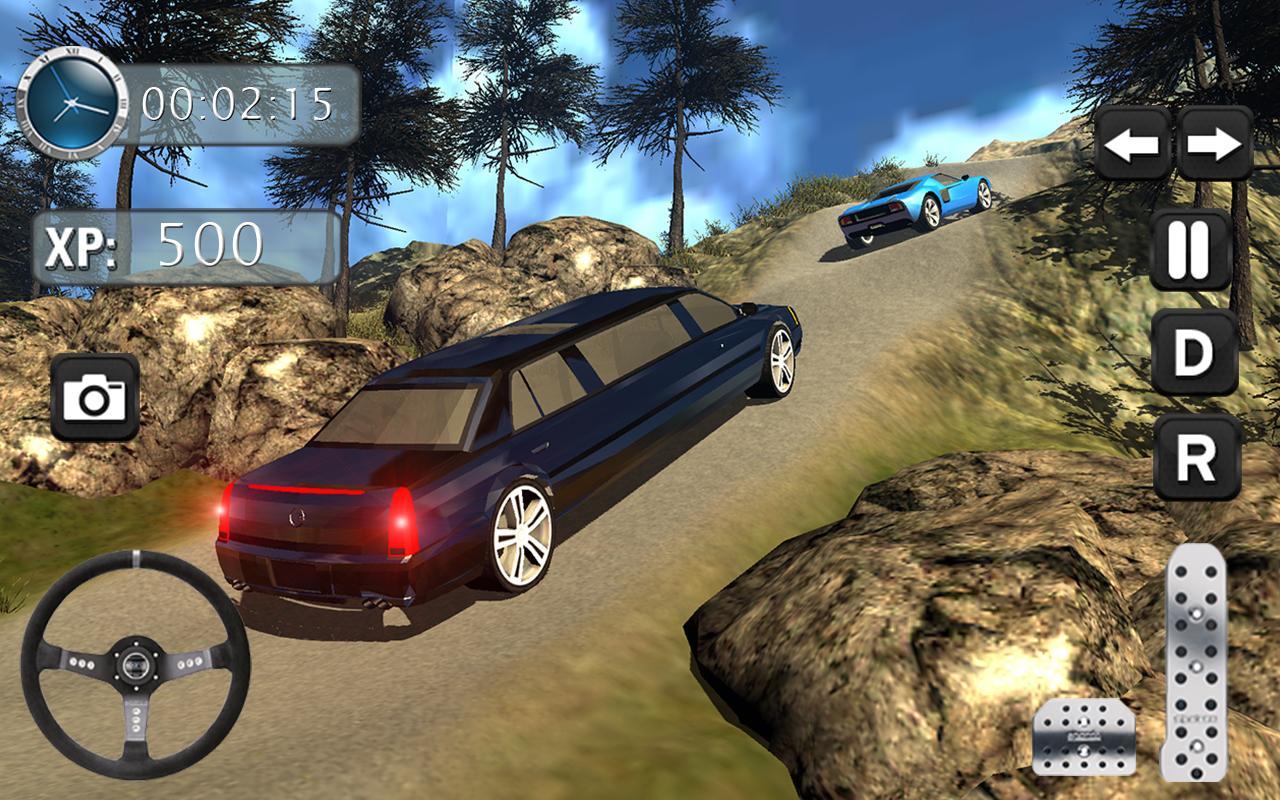
Task: Shift into Reverse with the R button
Action: pyautogui.click(x=1196, y=457)
